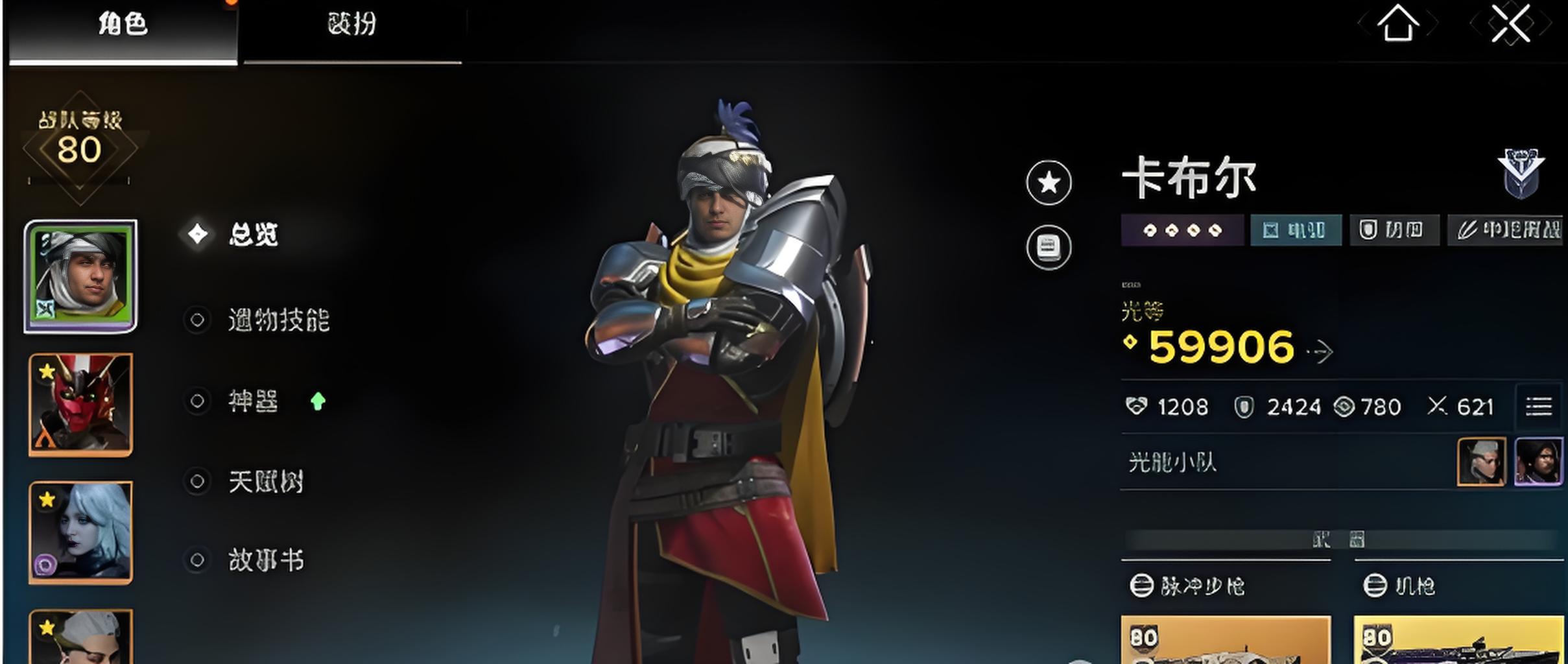Select the 机枪 weapon slot

coord(1458,639)
